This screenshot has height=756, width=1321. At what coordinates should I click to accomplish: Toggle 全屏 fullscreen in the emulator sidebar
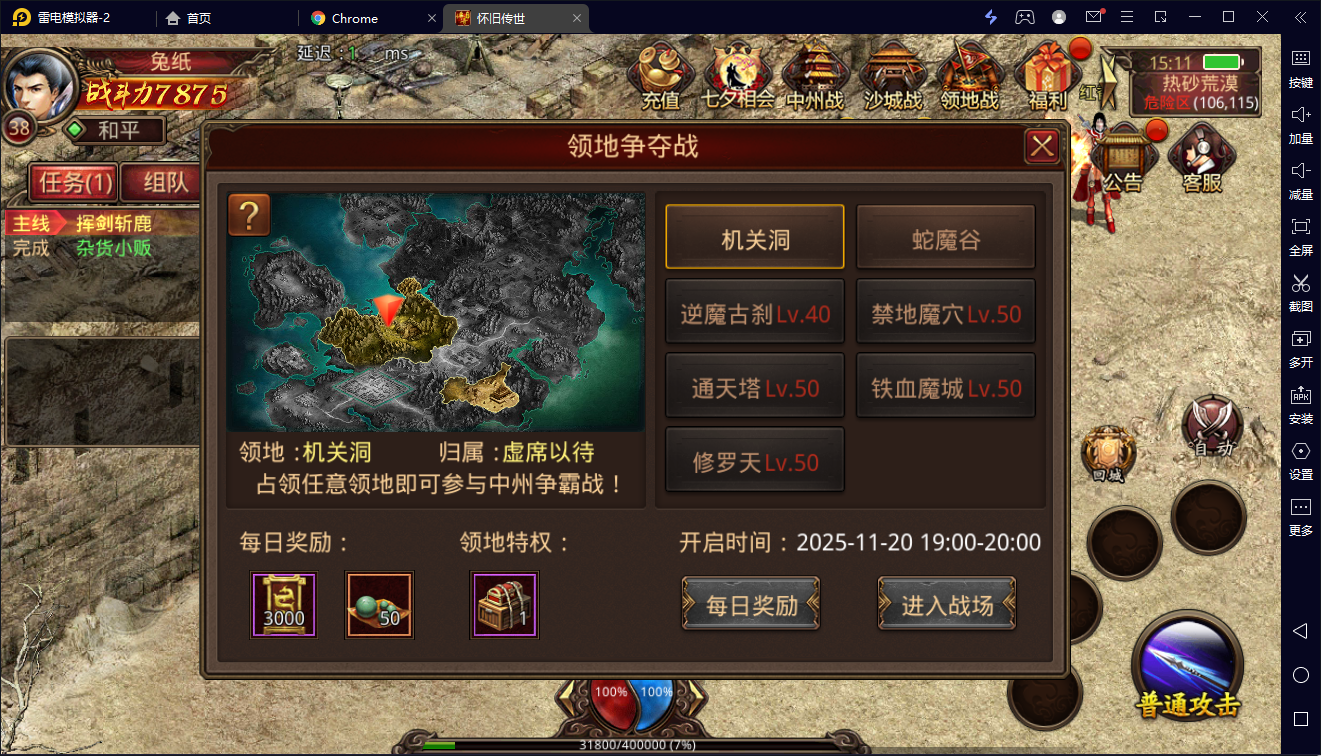pyautogui.click(x=1300, y=237)
